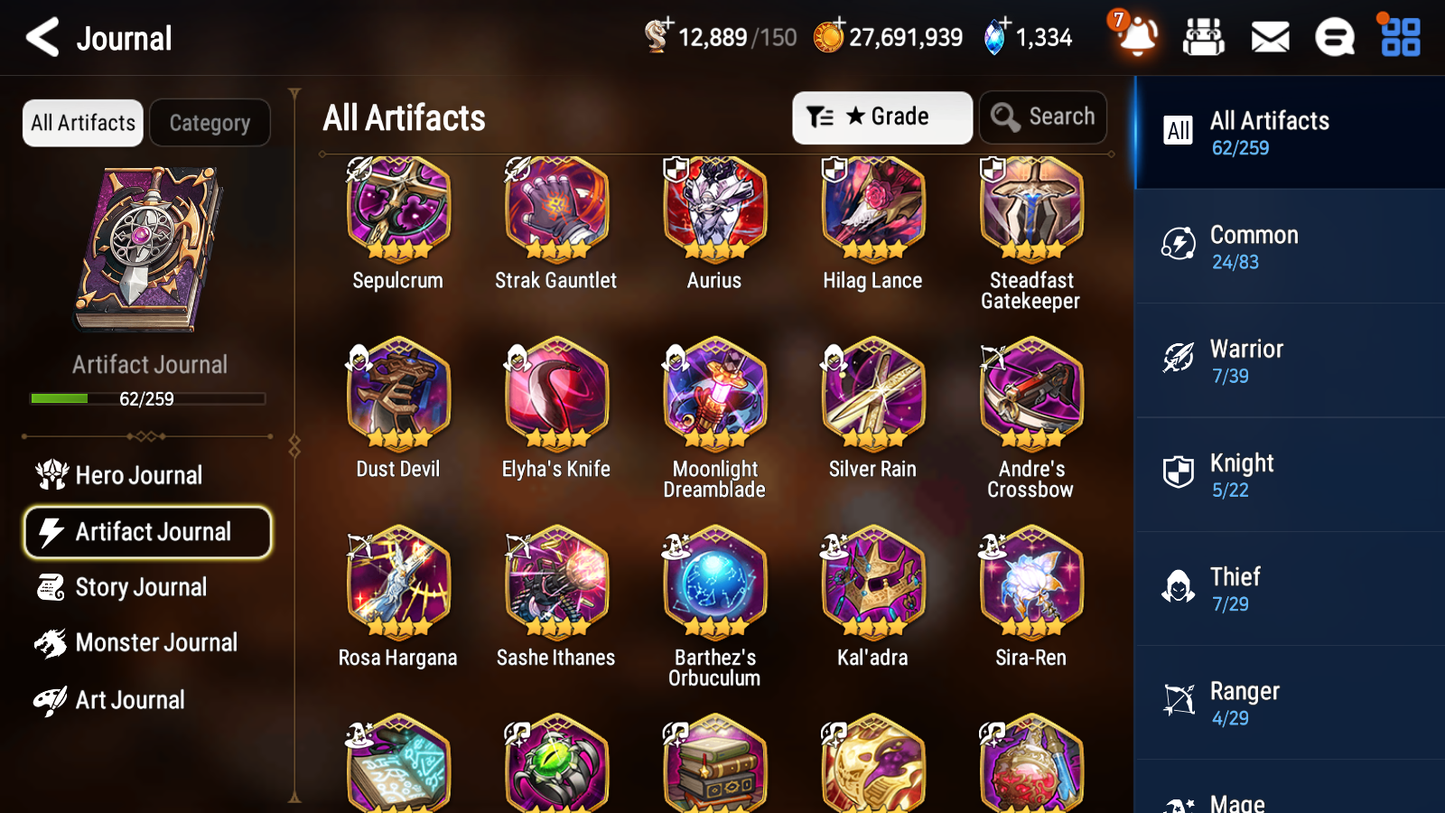
Task: Open the Grade filter dropdown
Action: point(881,117)
